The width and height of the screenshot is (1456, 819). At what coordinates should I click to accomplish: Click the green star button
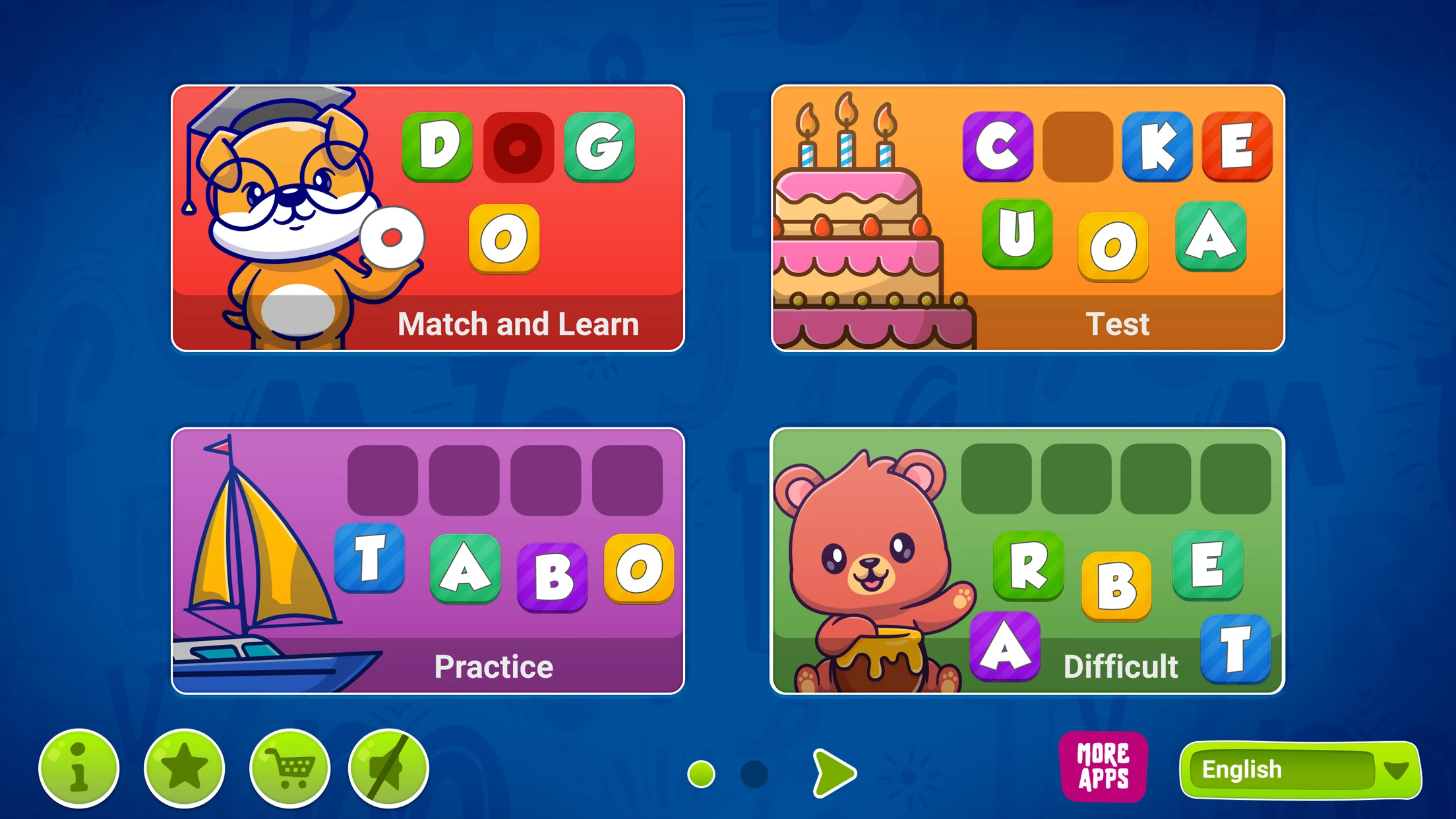185,768
